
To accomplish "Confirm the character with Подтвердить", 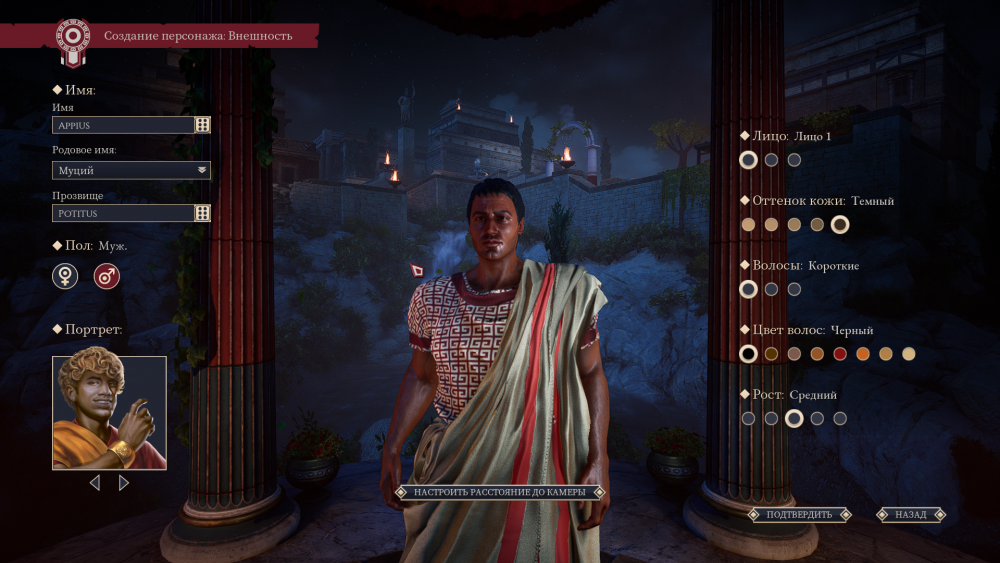I will (798, 515).
